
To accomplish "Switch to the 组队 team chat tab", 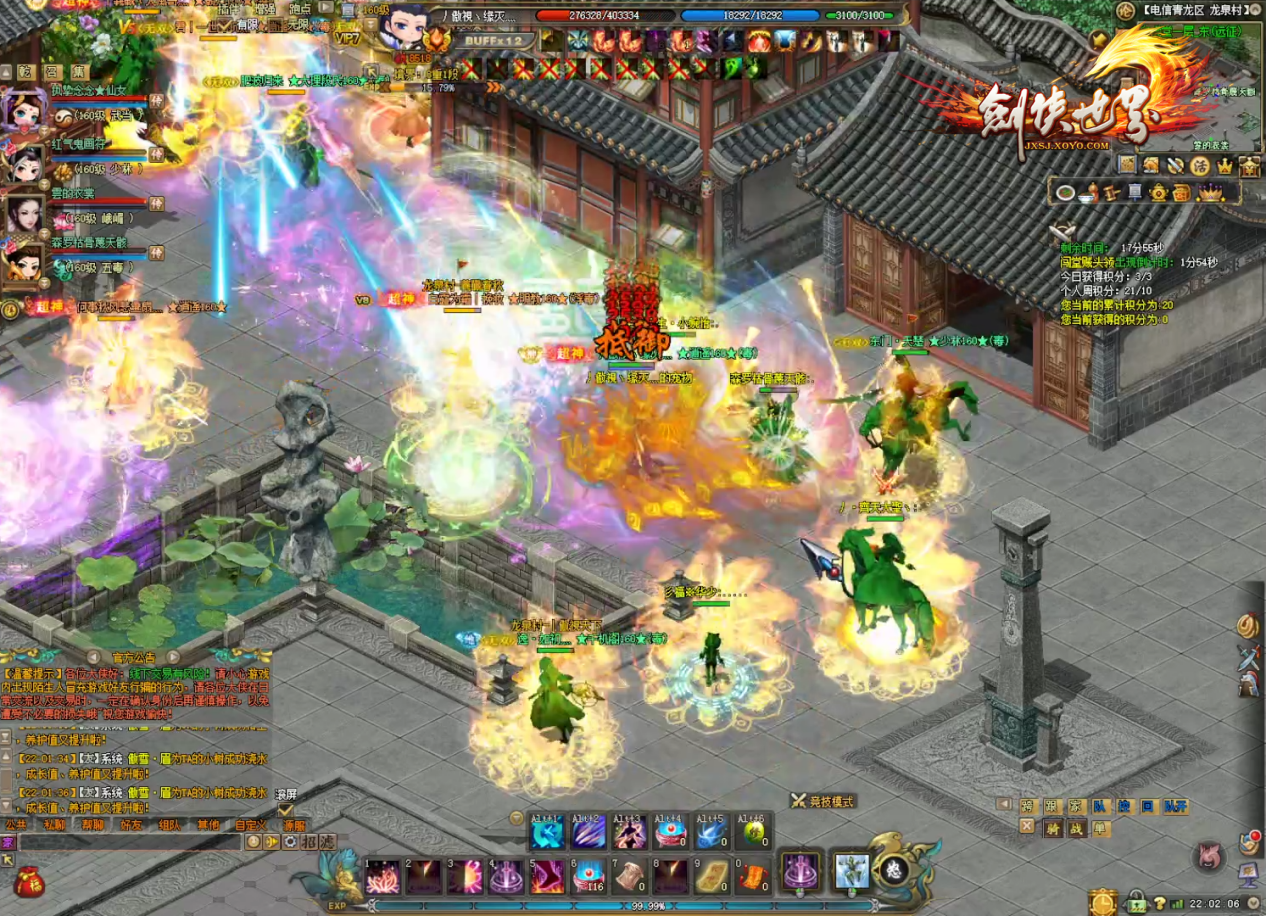I will click(x=170, y=825).
